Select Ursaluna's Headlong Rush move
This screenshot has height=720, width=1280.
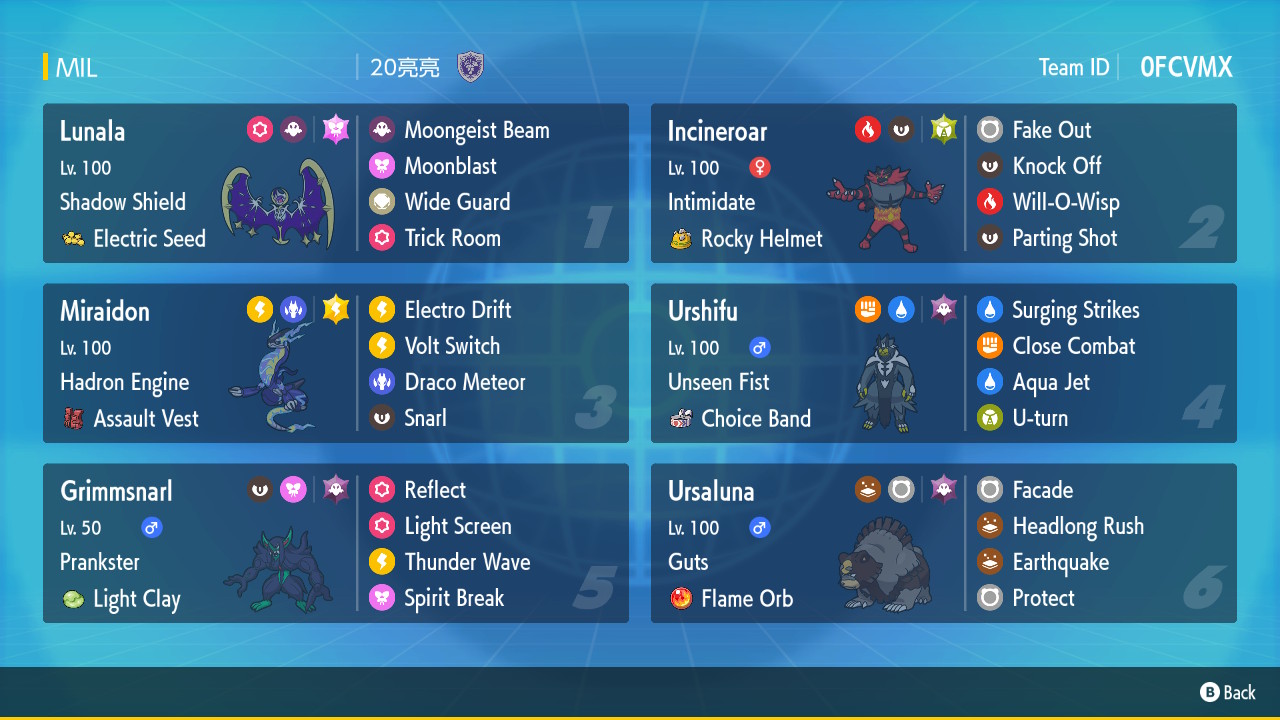pyautogui.click(x=1077, y=526)
